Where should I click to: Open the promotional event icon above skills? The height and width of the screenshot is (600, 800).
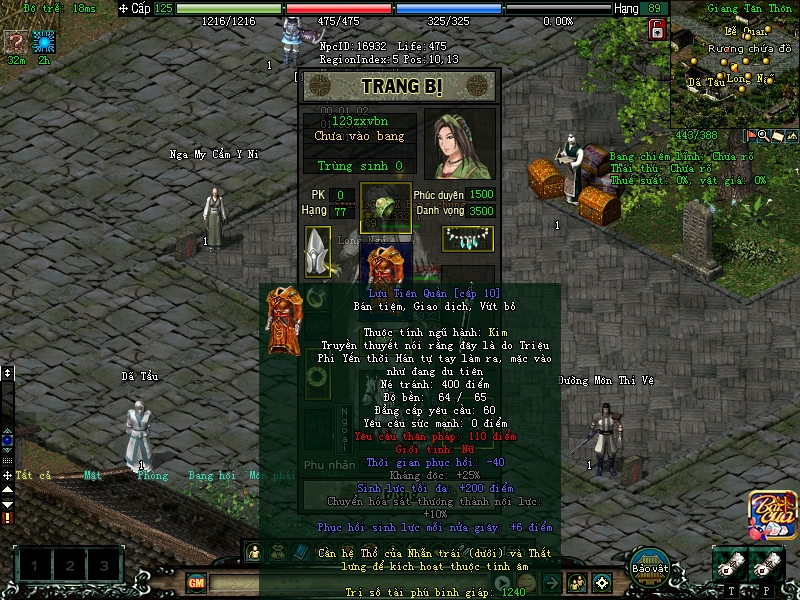(x=767, y=512)
